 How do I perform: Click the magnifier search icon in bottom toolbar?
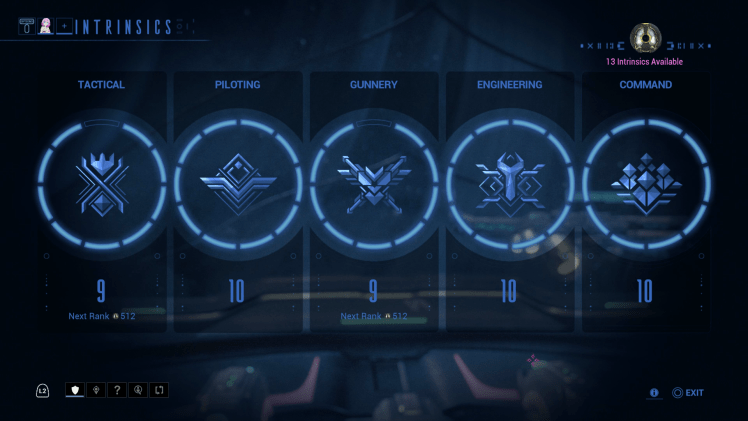click(x=137, y=391)
